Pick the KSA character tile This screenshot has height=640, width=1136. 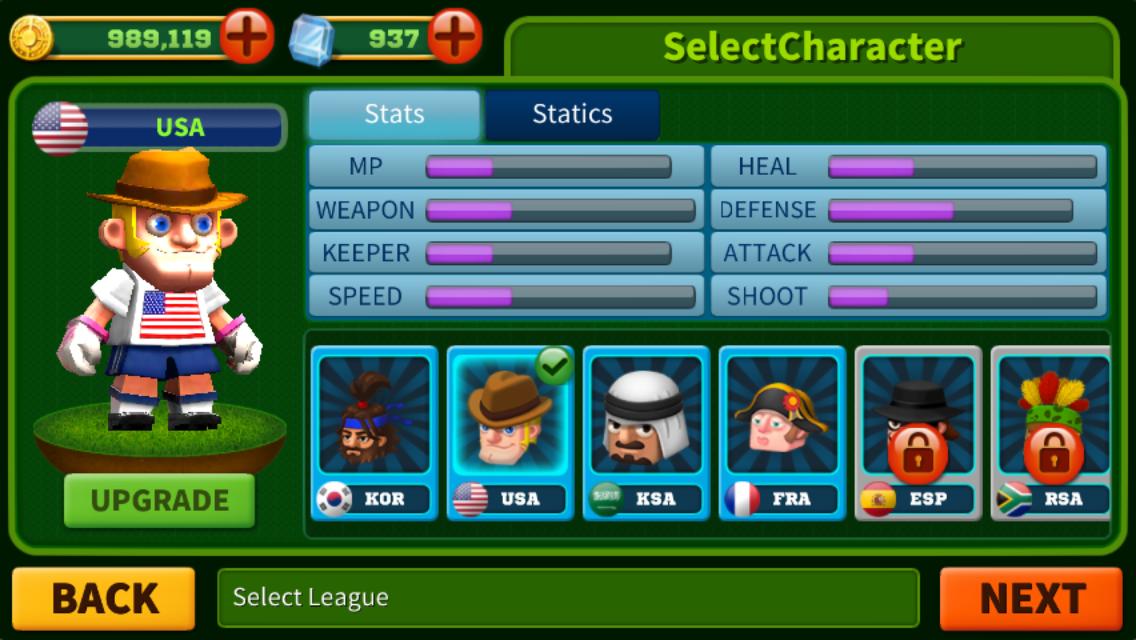pos(646,432)
